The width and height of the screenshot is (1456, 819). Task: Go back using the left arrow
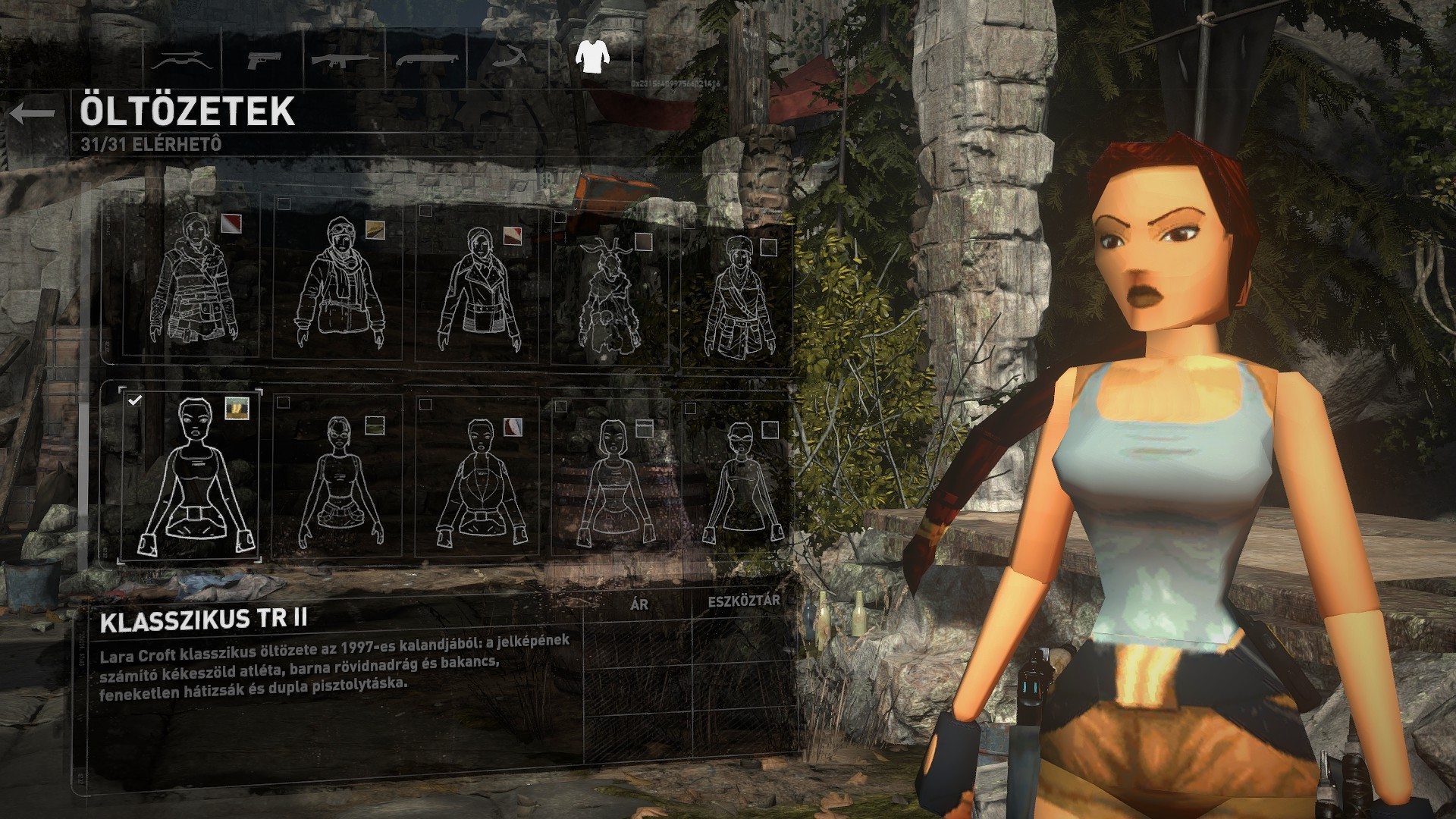33,114
